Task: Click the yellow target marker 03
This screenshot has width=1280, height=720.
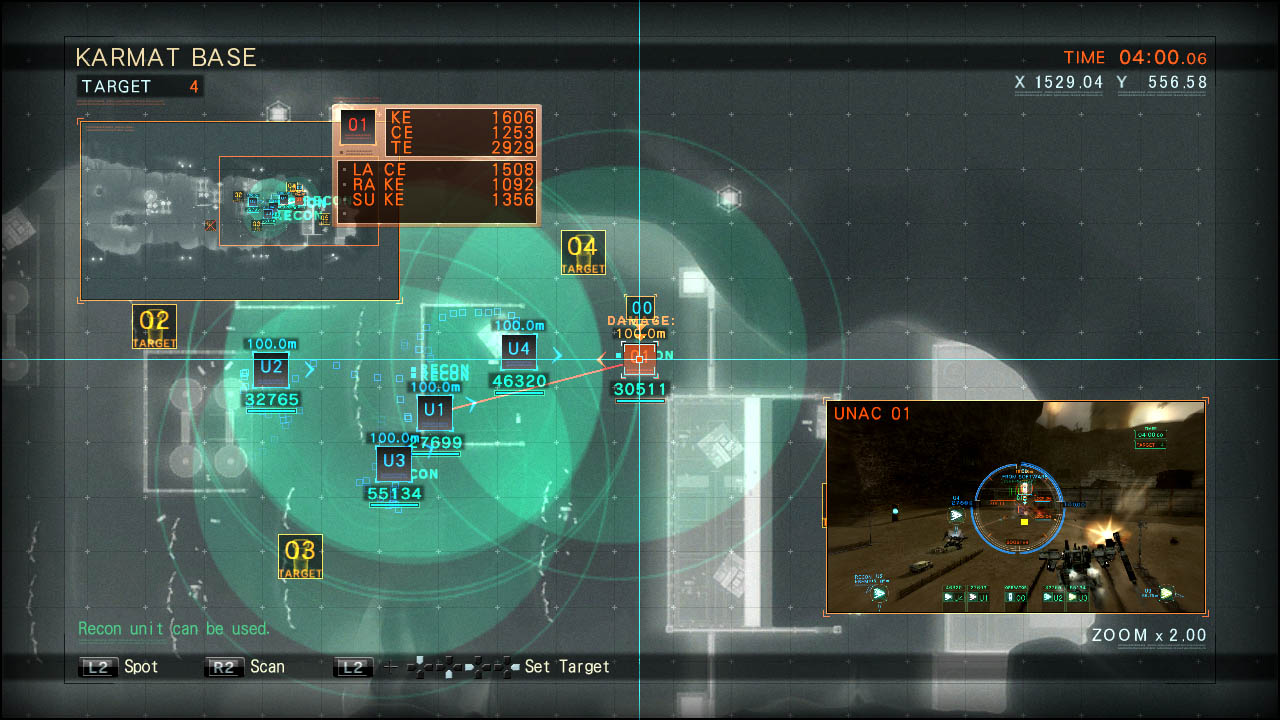Action: pyautogui.click(x=300, y=554)
